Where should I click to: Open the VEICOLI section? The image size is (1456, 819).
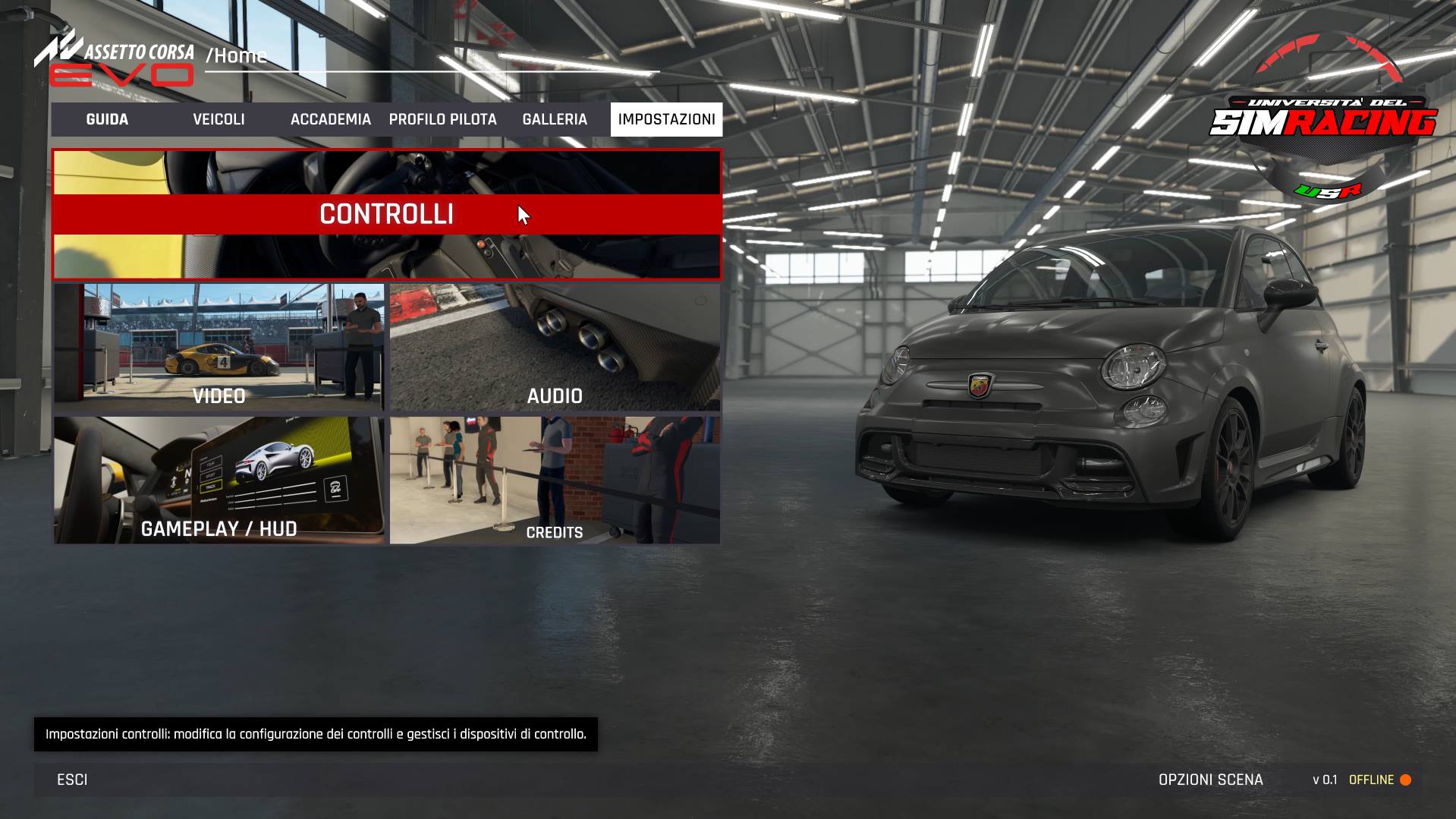(x=219, y=119)
